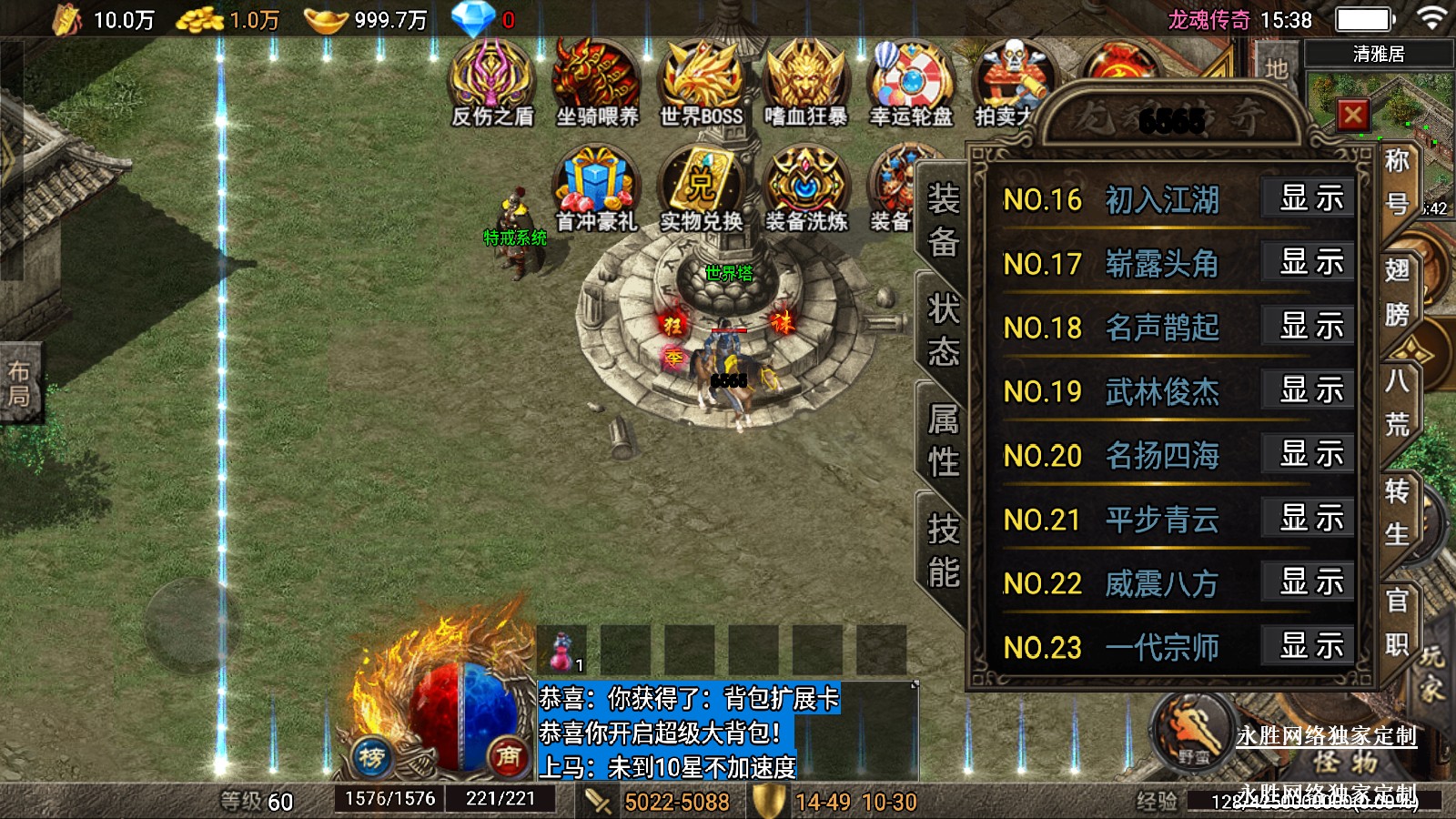The image size is (1456, 819).
Task: Open the 坐骑喂养 mount feeding icon
Action: point(597,84)
